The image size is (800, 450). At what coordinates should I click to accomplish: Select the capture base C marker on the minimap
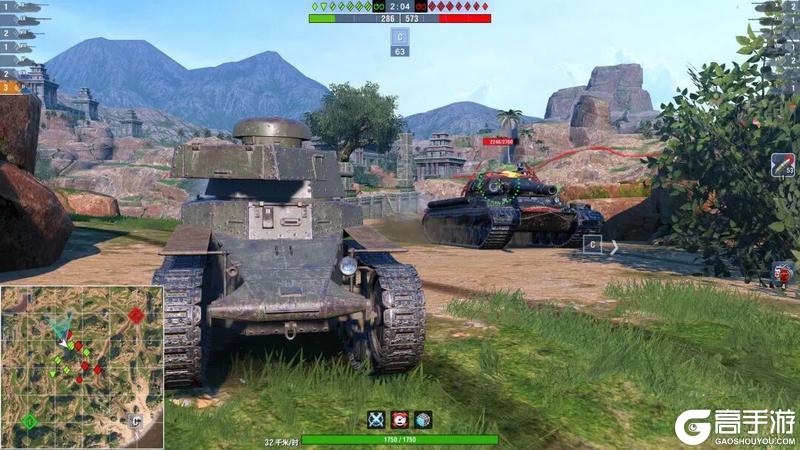[134, 420]
